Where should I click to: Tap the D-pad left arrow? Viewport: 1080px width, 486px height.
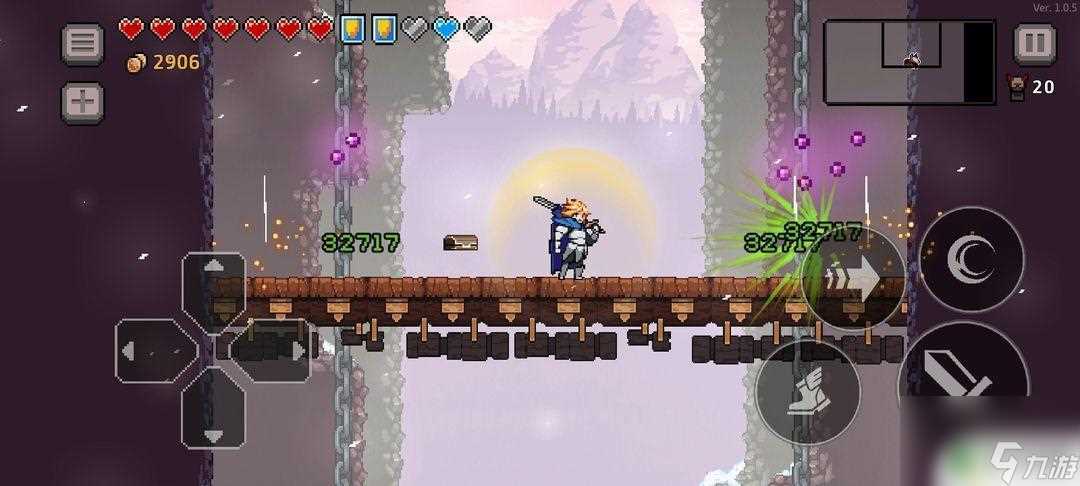(x=151, y=351)
